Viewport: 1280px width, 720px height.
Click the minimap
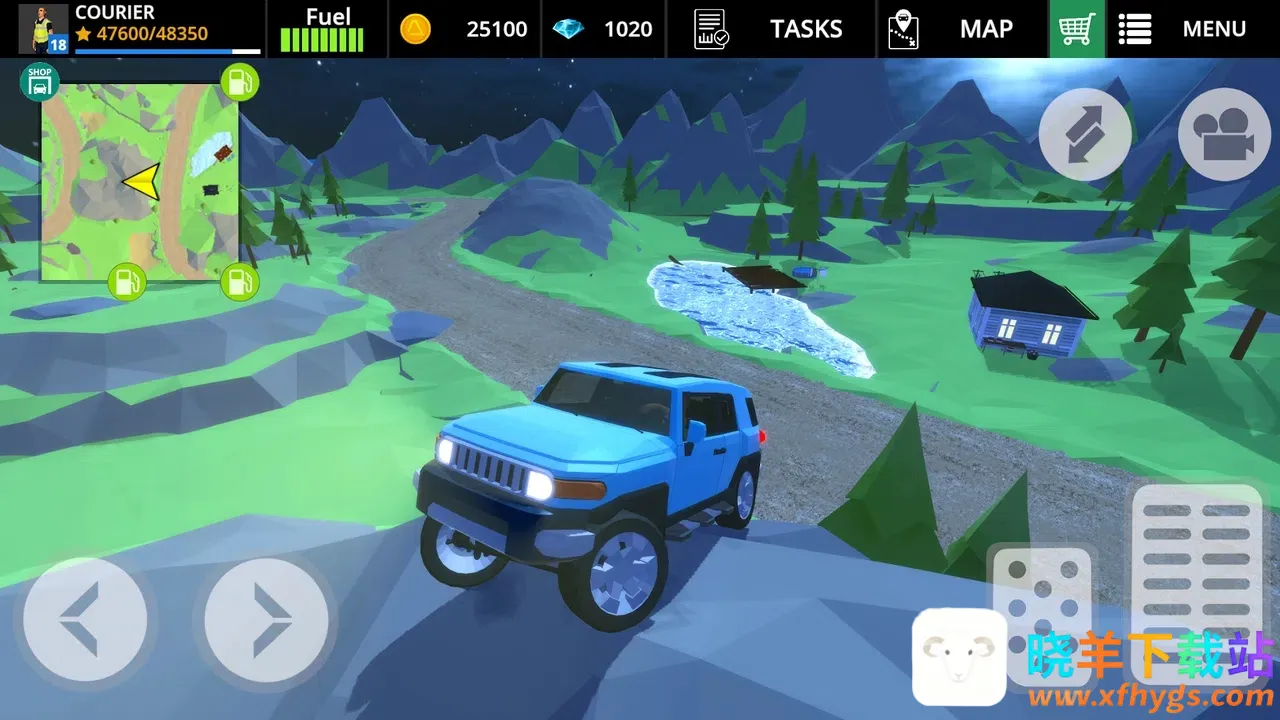(140, 182)
